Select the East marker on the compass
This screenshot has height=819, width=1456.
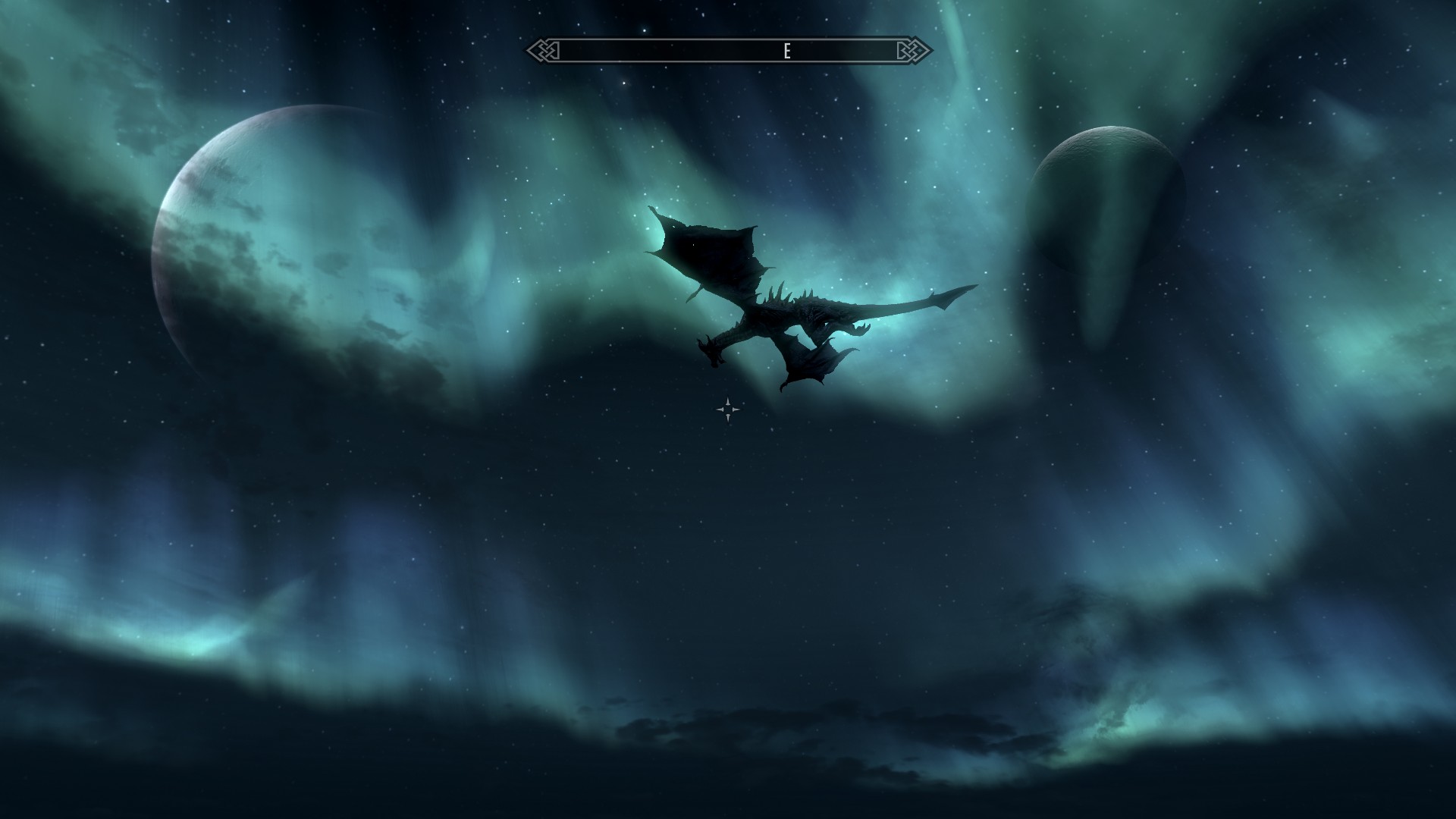pyautogui.click(x=787, y=51)
